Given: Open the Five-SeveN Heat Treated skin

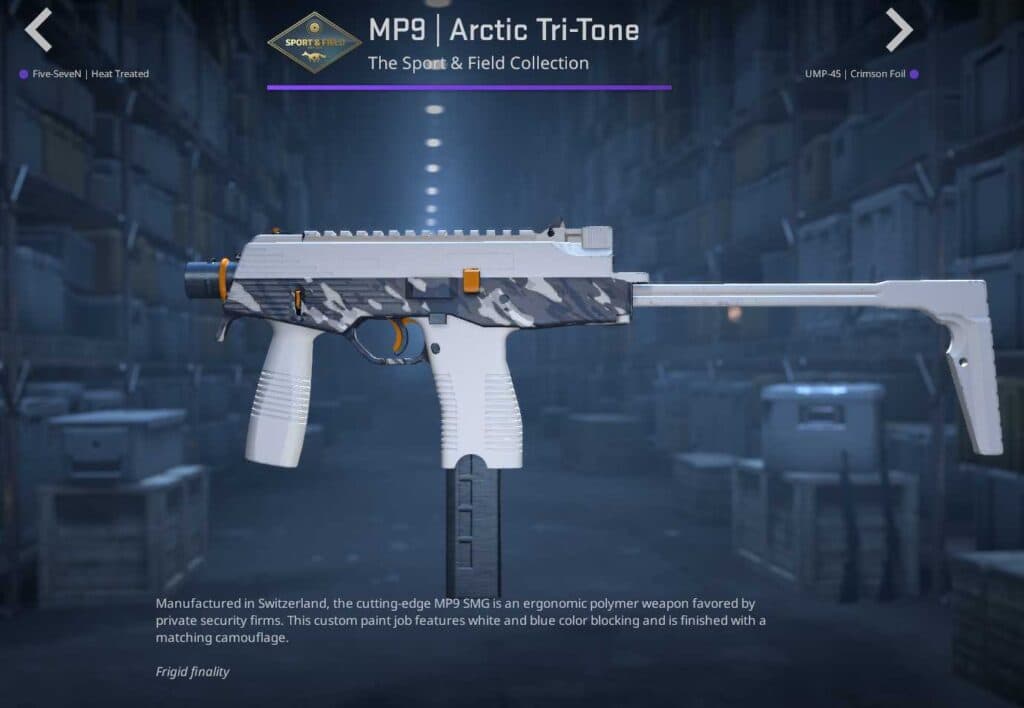Looking at the screenshot, I should [x=90, y=74].
